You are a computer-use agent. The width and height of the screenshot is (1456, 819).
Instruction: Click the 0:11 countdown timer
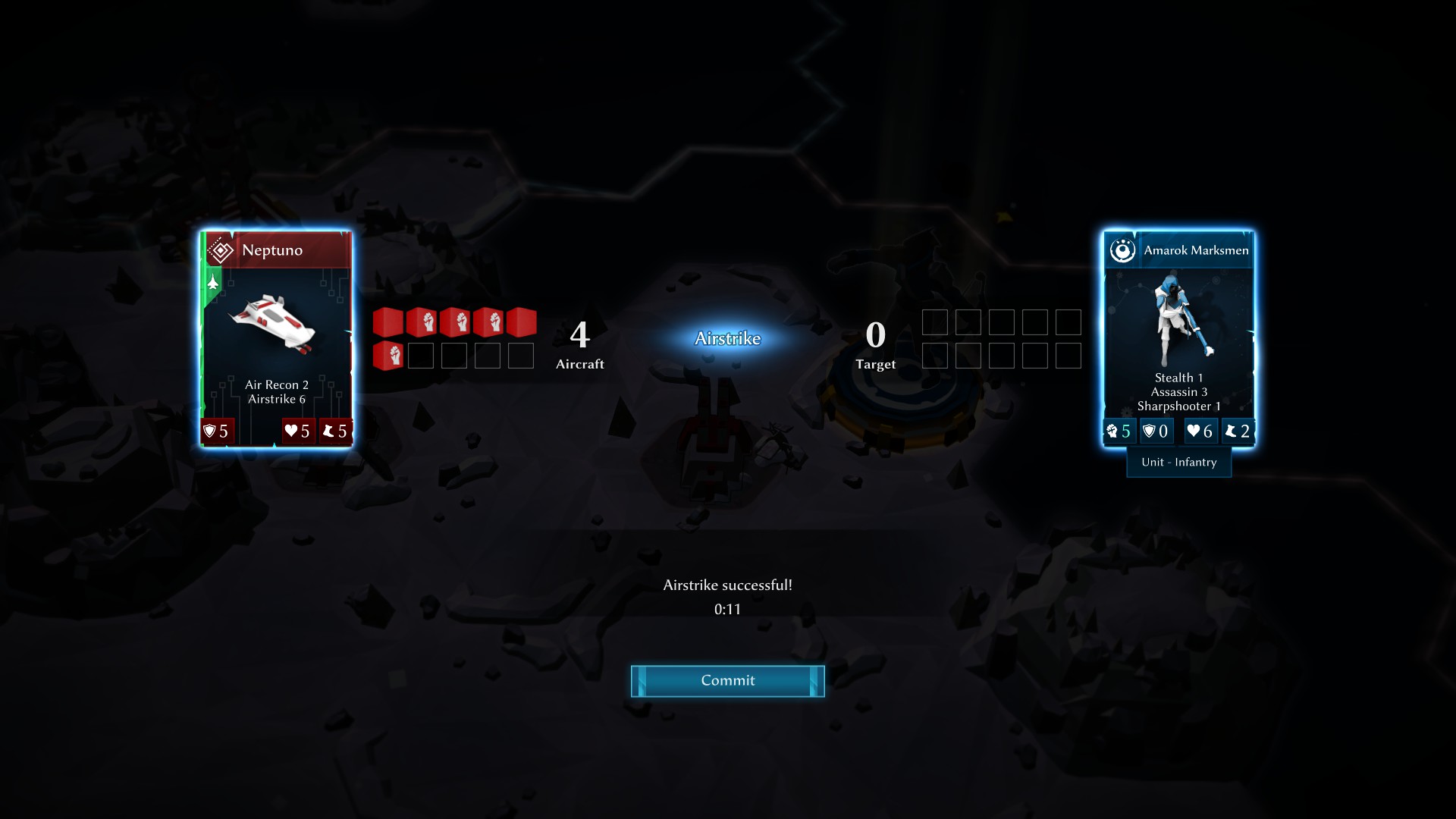726,607
